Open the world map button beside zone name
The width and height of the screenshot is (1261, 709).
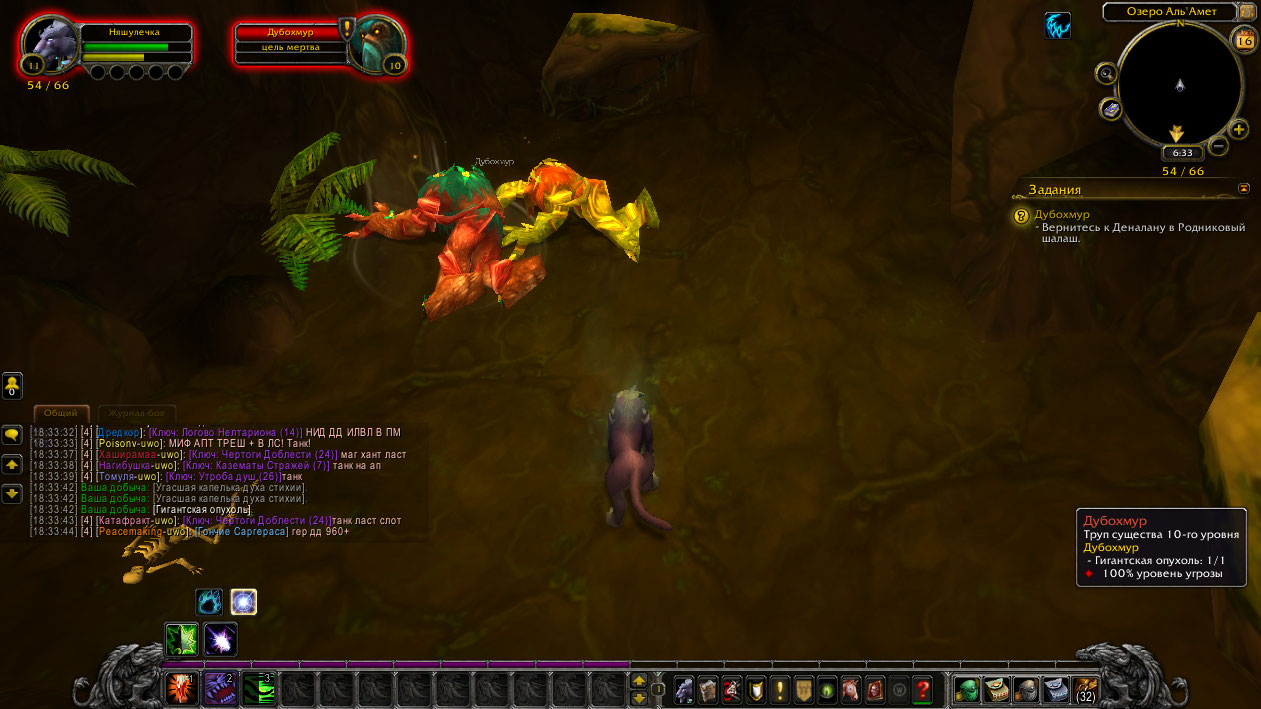click(1247, 12)
